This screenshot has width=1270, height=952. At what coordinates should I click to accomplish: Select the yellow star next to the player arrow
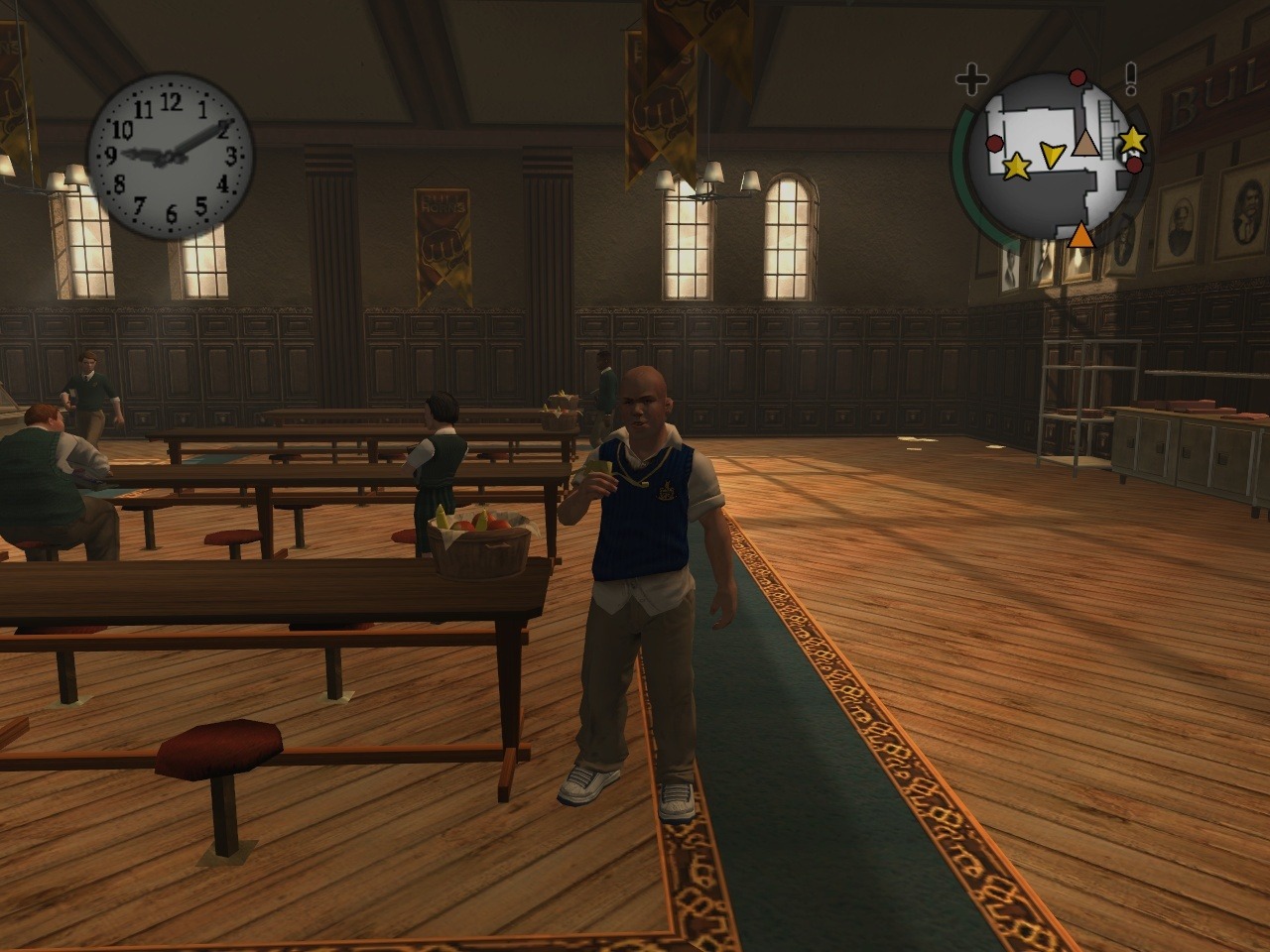1016,167
